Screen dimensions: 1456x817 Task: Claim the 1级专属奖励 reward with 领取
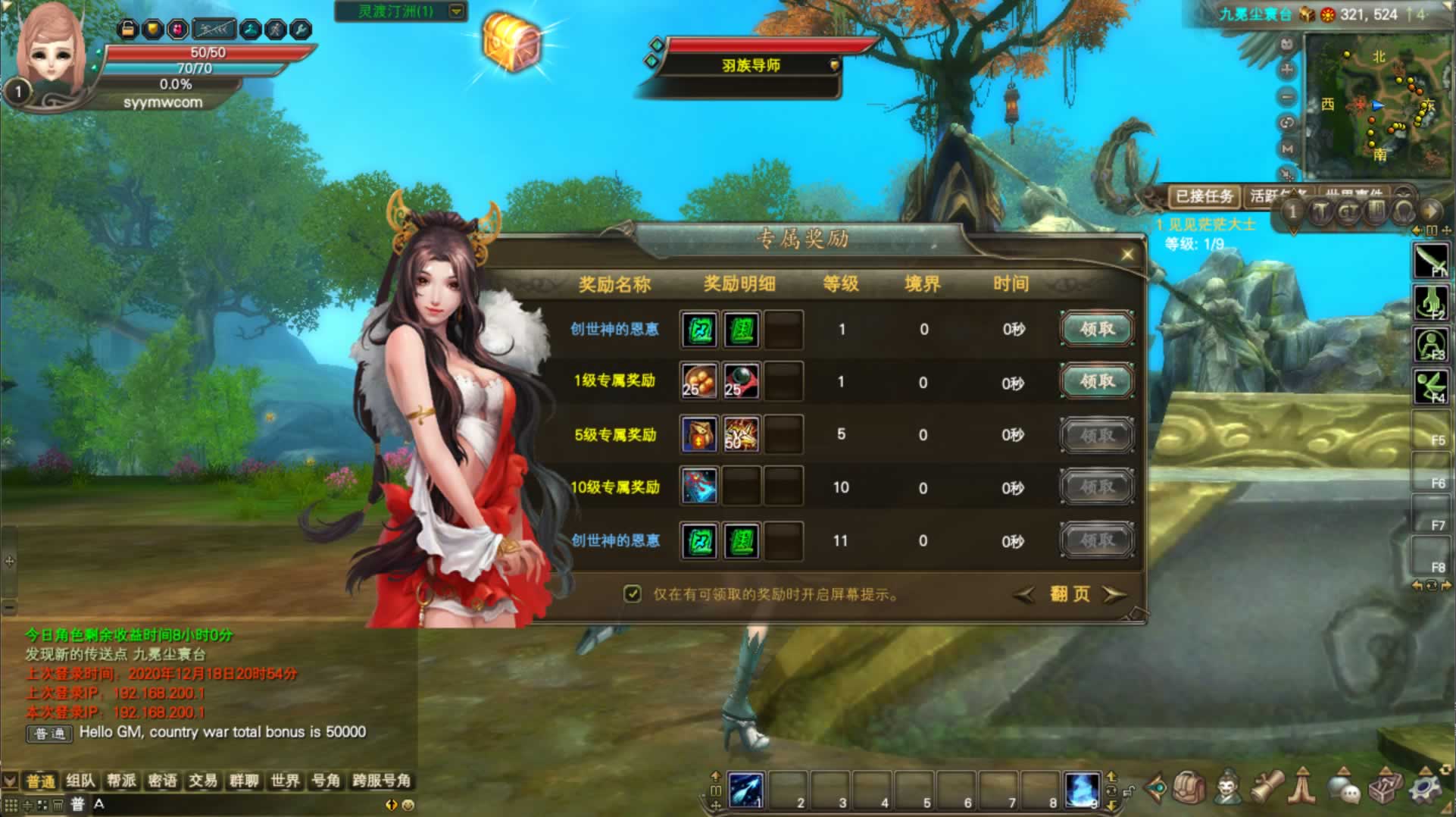click(x=1096, y=381)
